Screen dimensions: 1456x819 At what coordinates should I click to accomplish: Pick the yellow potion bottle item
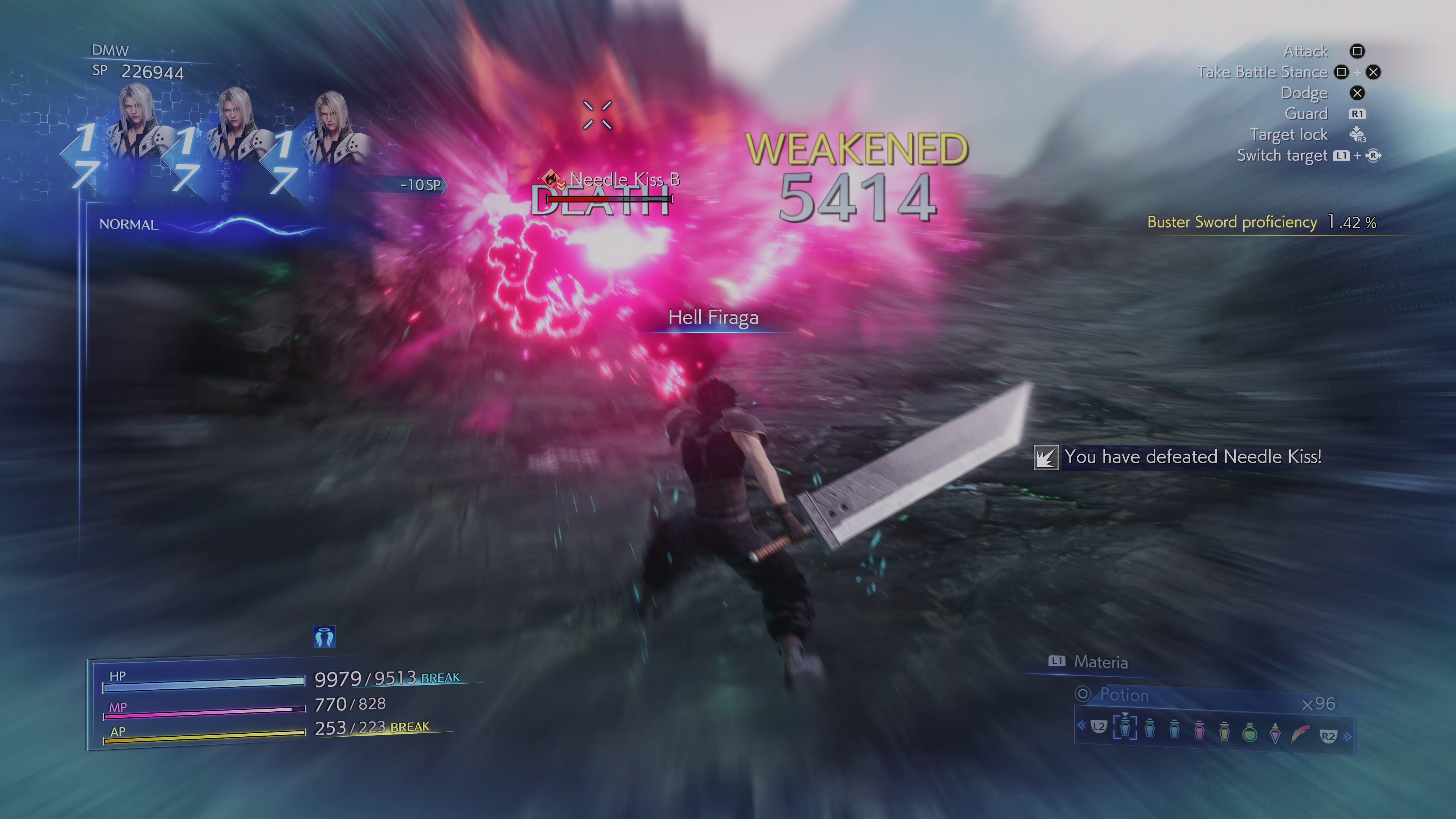pyautogui.click(x=1224, y=731)
